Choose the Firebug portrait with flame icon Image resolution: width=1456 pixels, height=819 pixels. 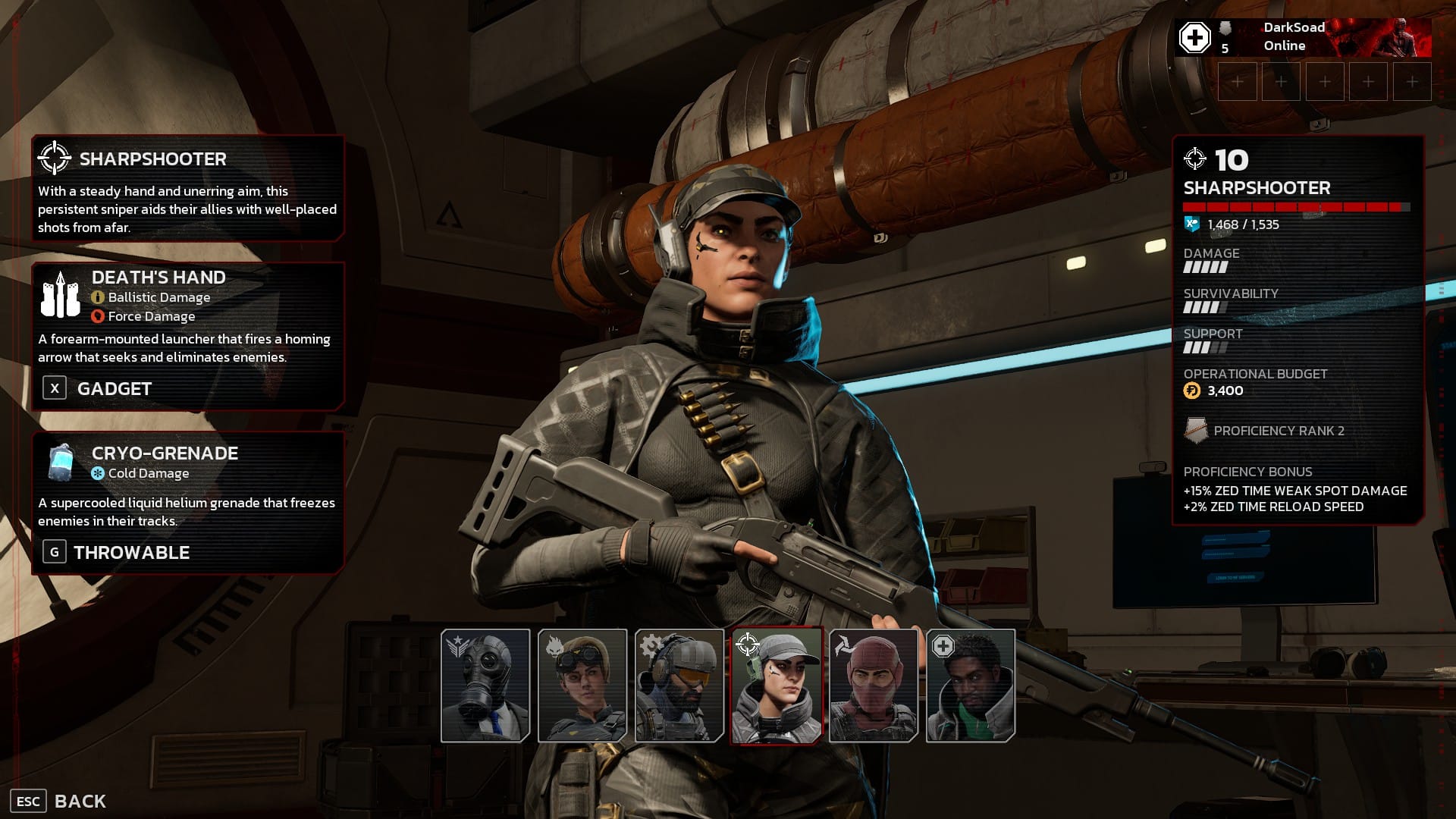[x=582, y=686]
